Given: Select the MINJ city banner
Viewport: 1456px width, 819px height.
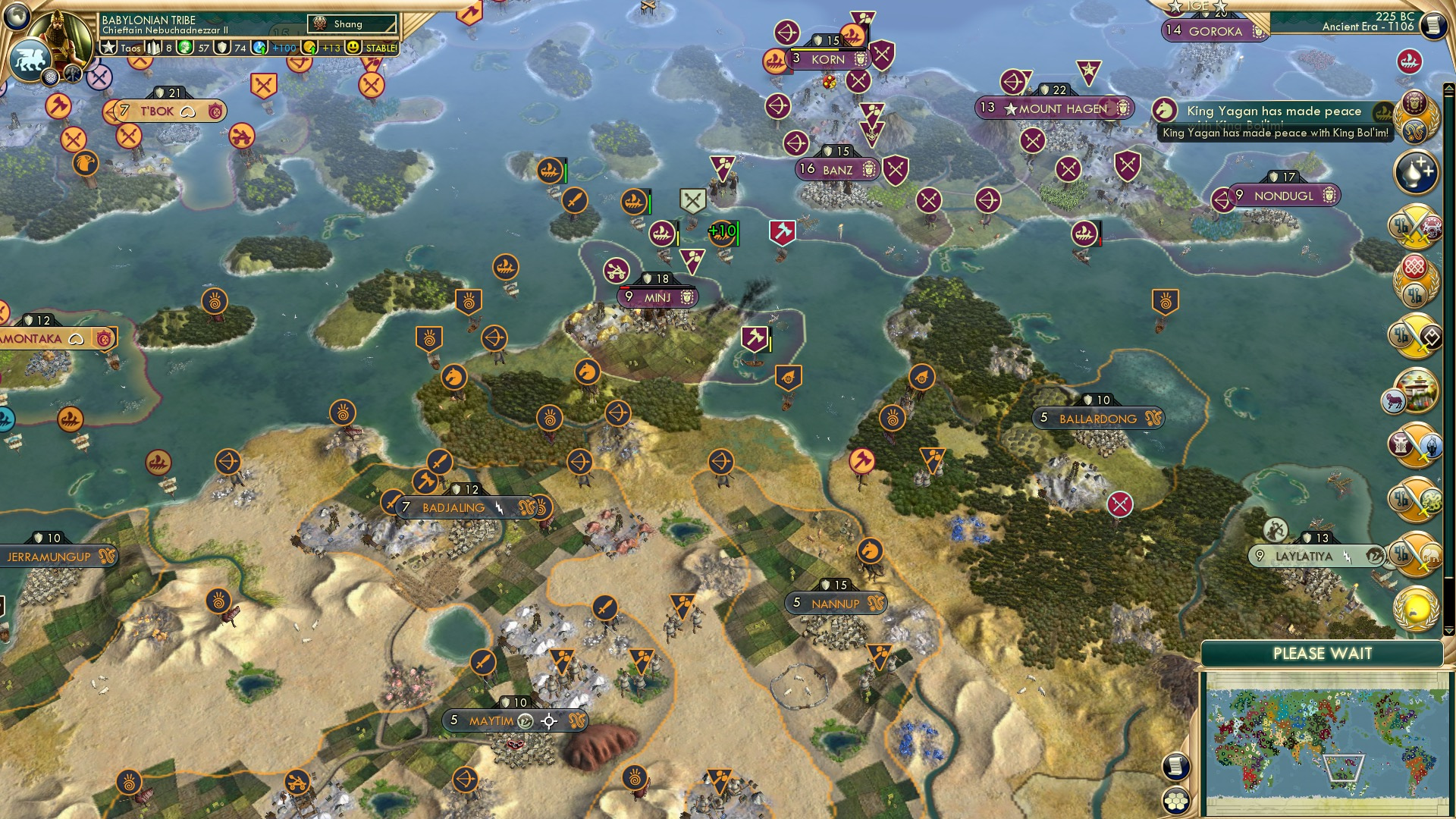Looking at the screenshot, I should tap(656, 297).
